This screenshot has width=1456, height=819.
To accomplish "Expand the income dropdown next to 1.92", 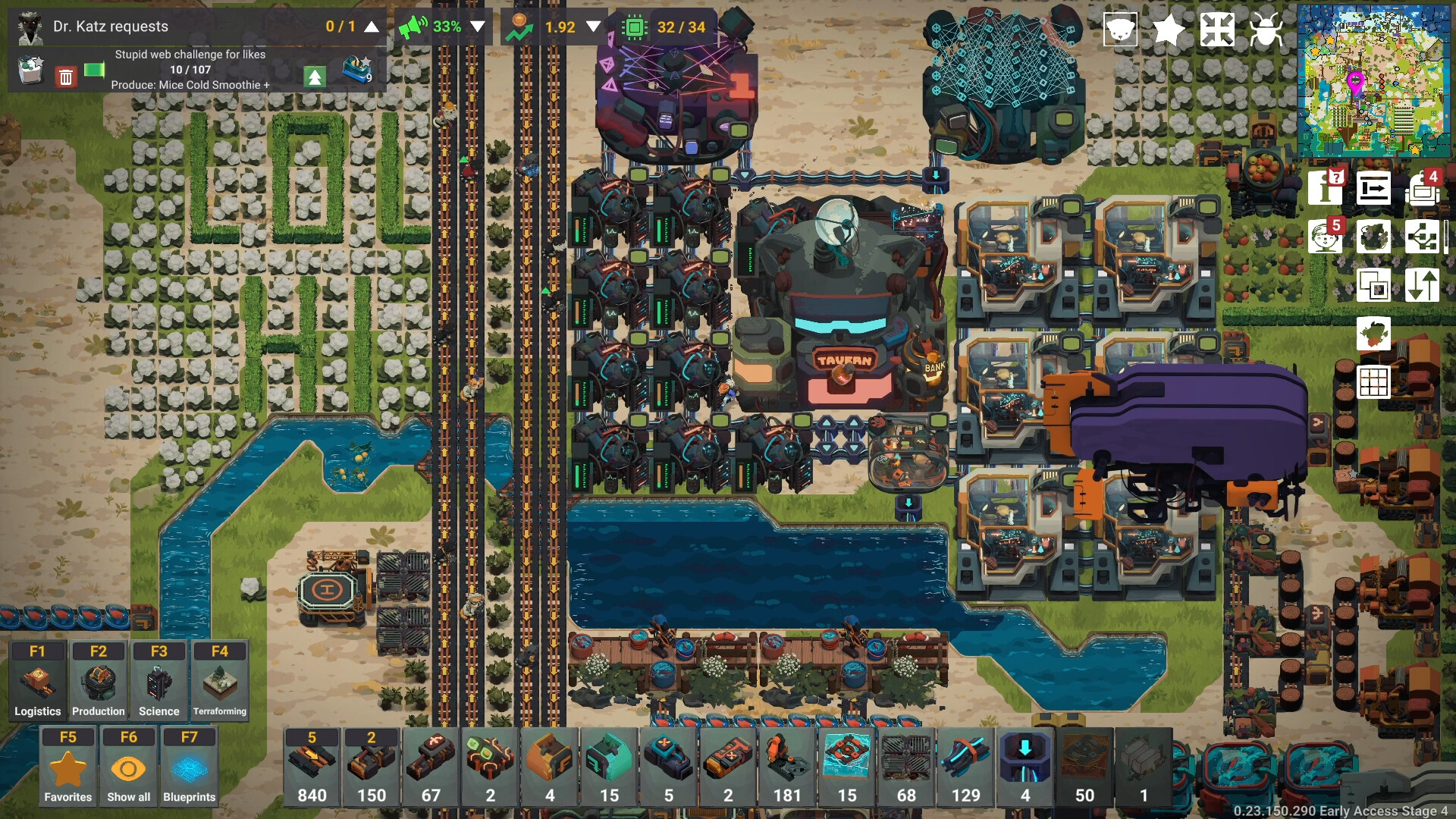I will [593, 27].
